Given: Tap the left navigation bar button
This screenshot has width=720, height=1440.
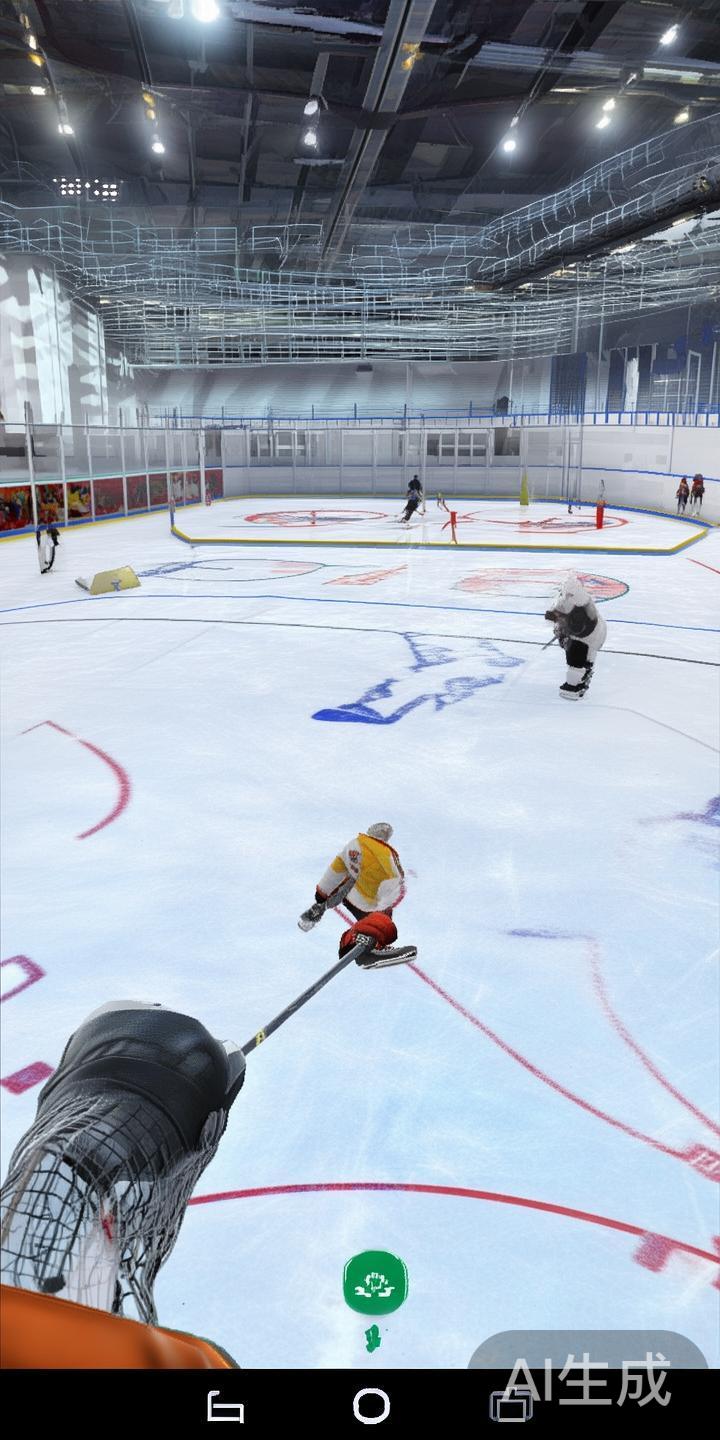Looking at the screenshot, I should click(225, 1407).
